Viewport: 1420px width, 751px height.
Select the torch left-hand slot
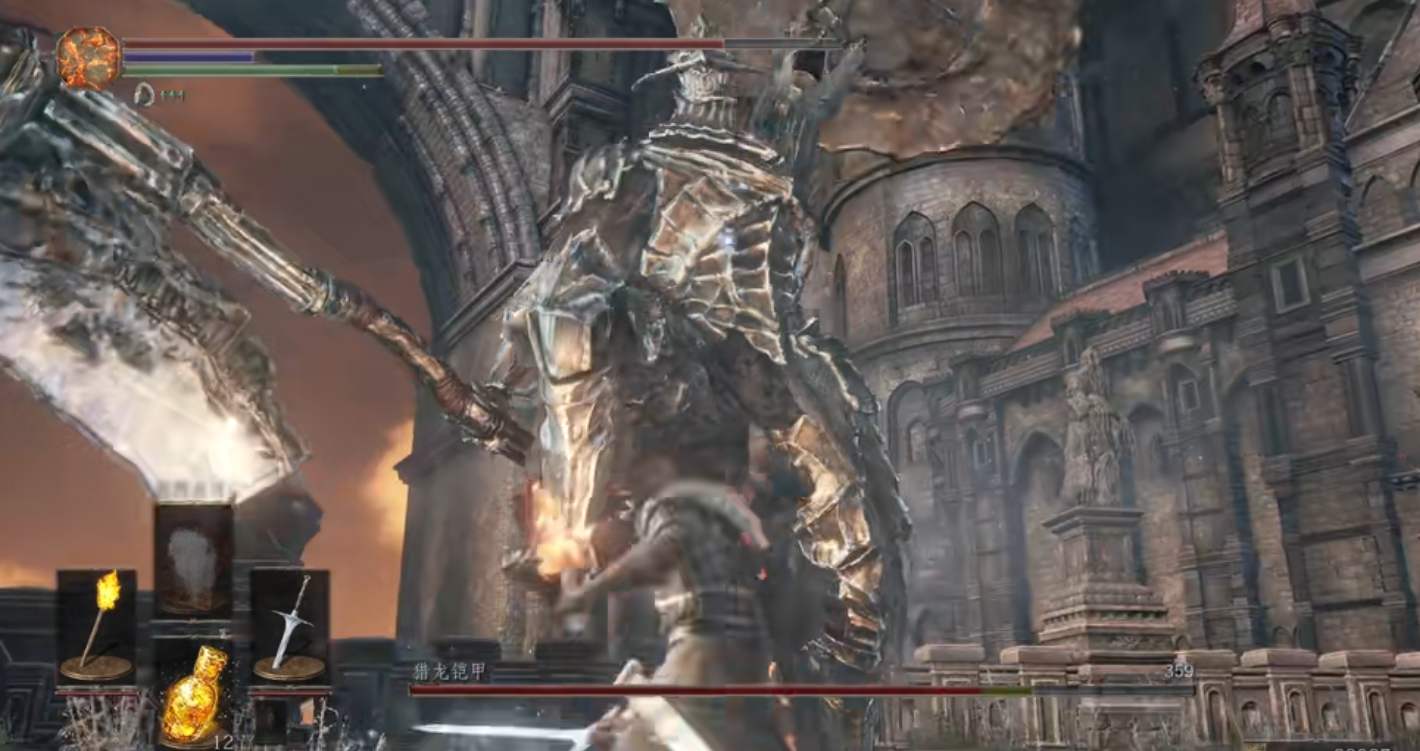tap(96, 626)
